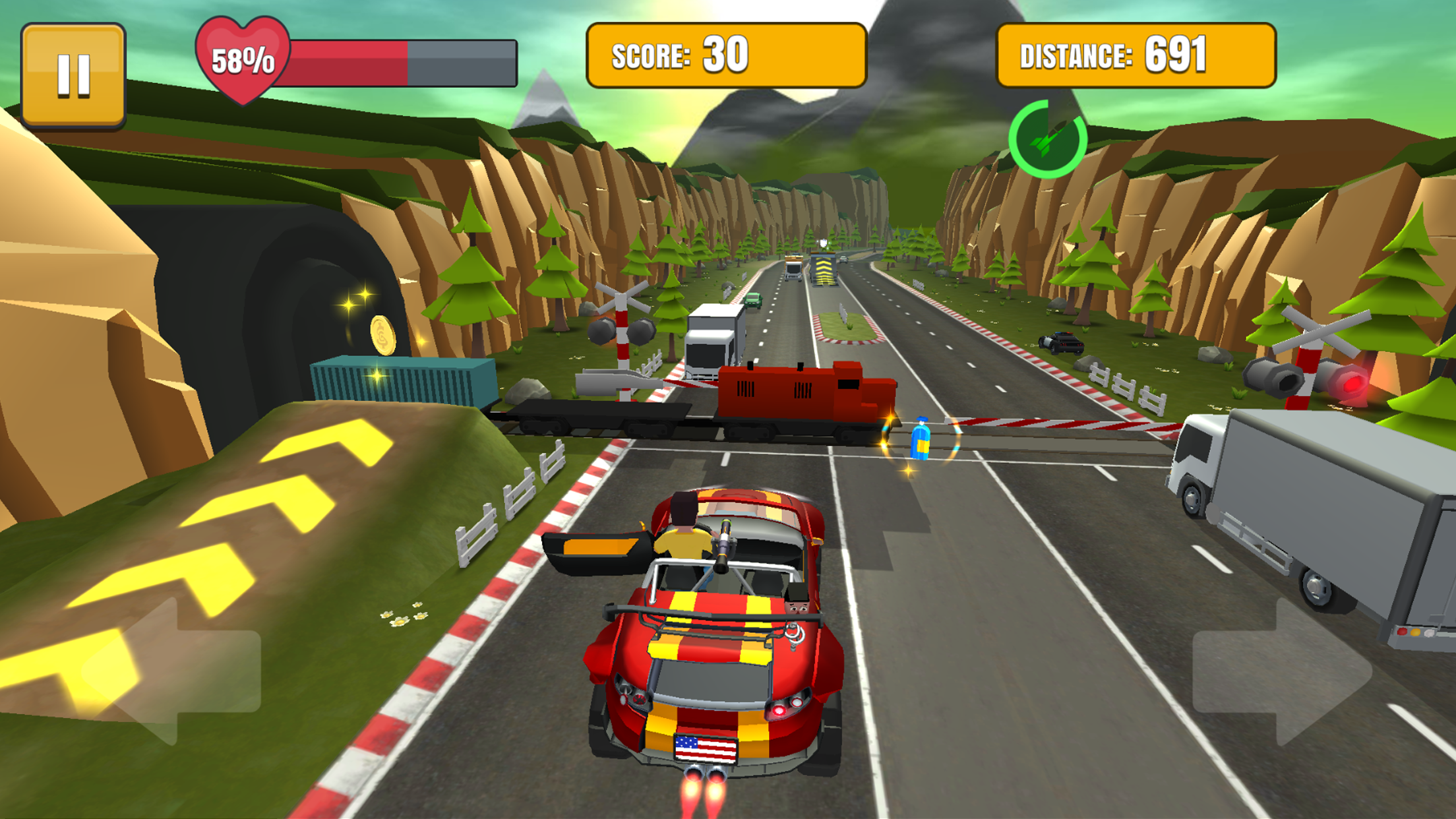The image size is (1456, 819).
Task: Pause the game with the pause button
Action: tap(73, 75)
